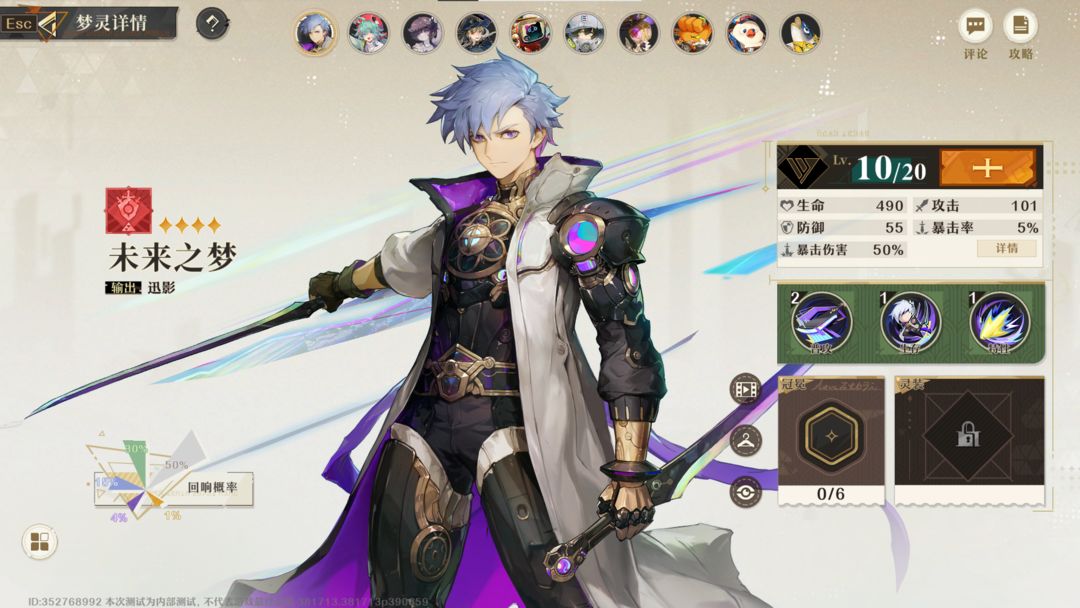The height and width of the screenshot is (608, 1080).
Task: Open the 冠冕 crown slot showing 0/6
Action: coord(831,438)
